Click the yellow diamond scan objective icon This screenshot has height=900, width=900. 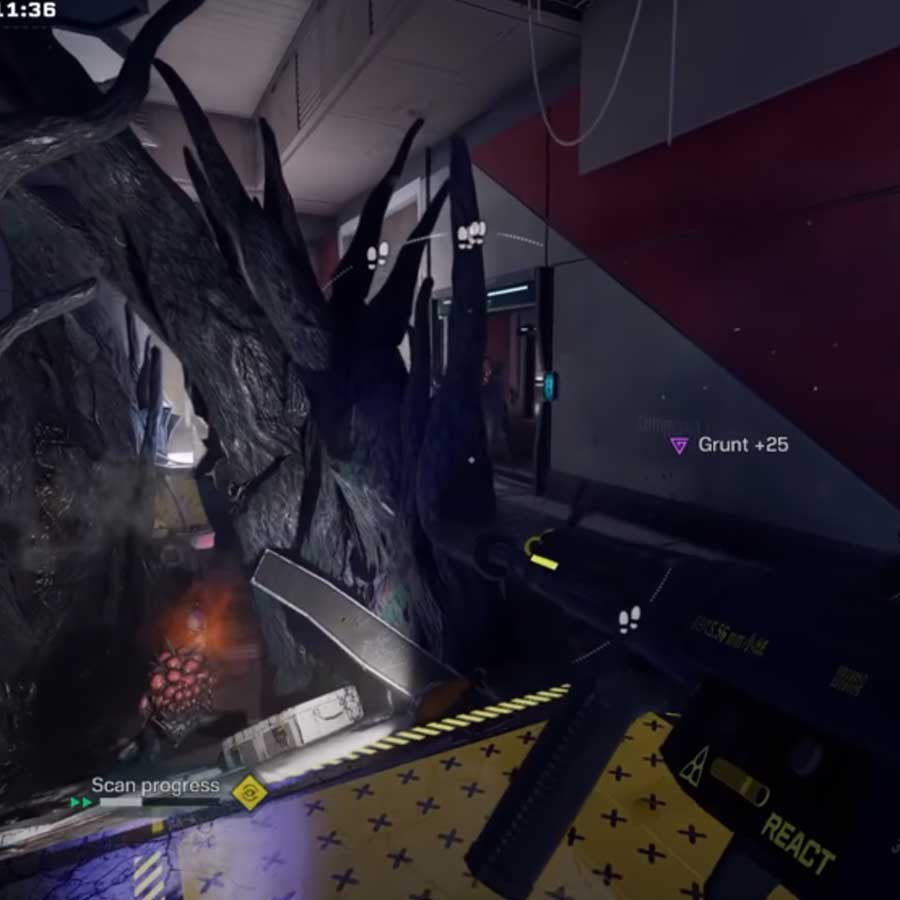point(247,791)
